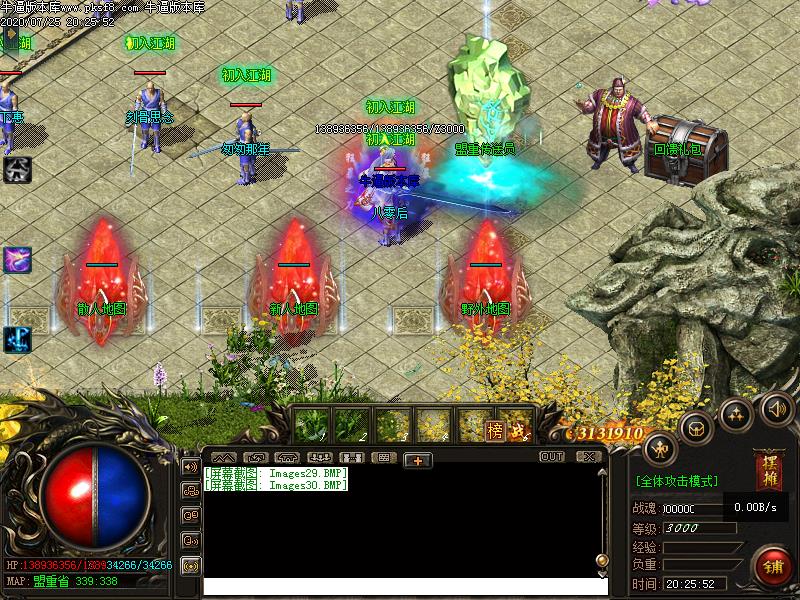Click the 战 battle button
This screenshot has height=600, width=800.
coord(517,431)
